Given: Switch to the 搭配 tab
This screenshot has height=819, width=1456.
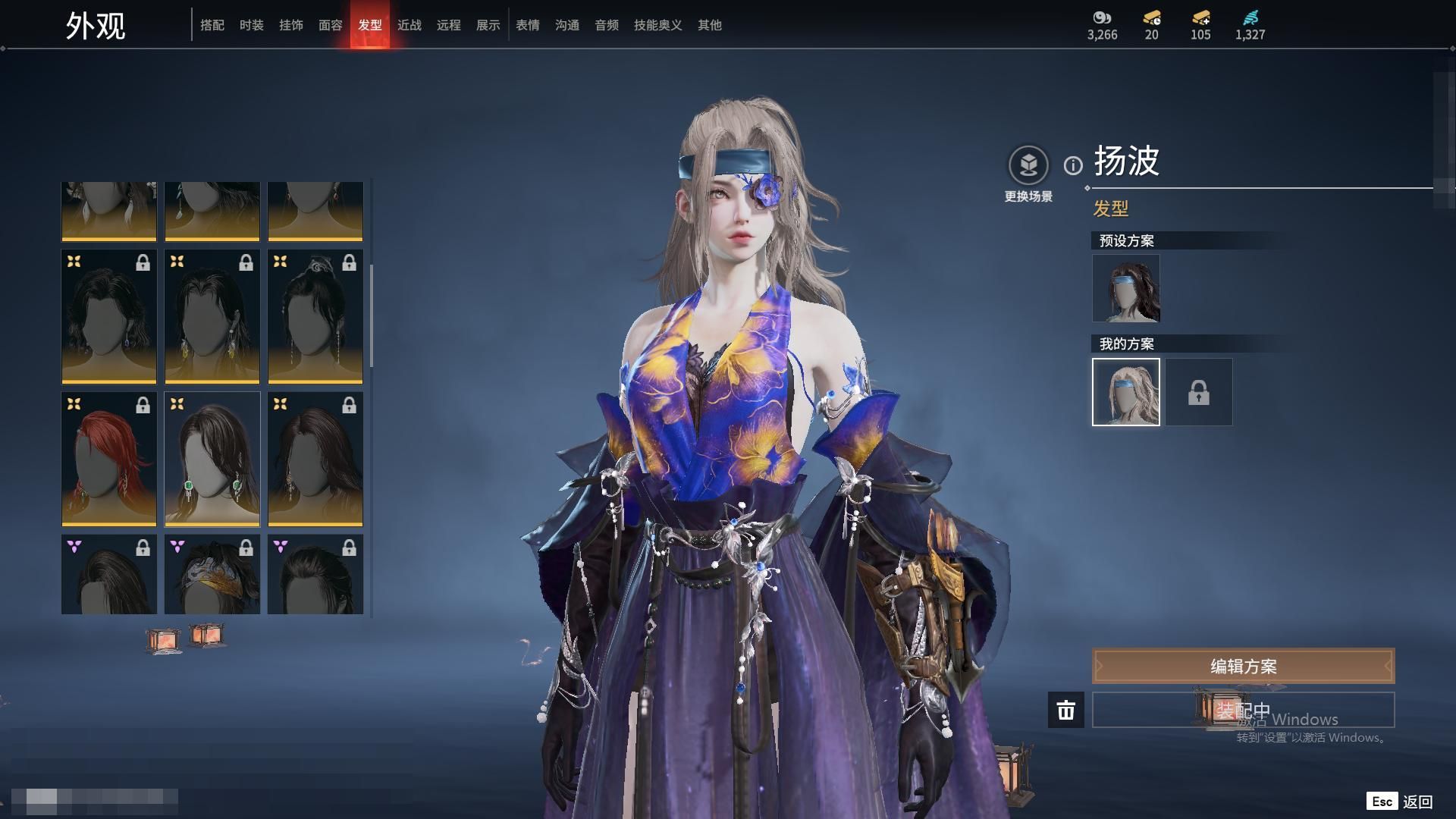Looking at the screenshot, I should pos(212,25).
